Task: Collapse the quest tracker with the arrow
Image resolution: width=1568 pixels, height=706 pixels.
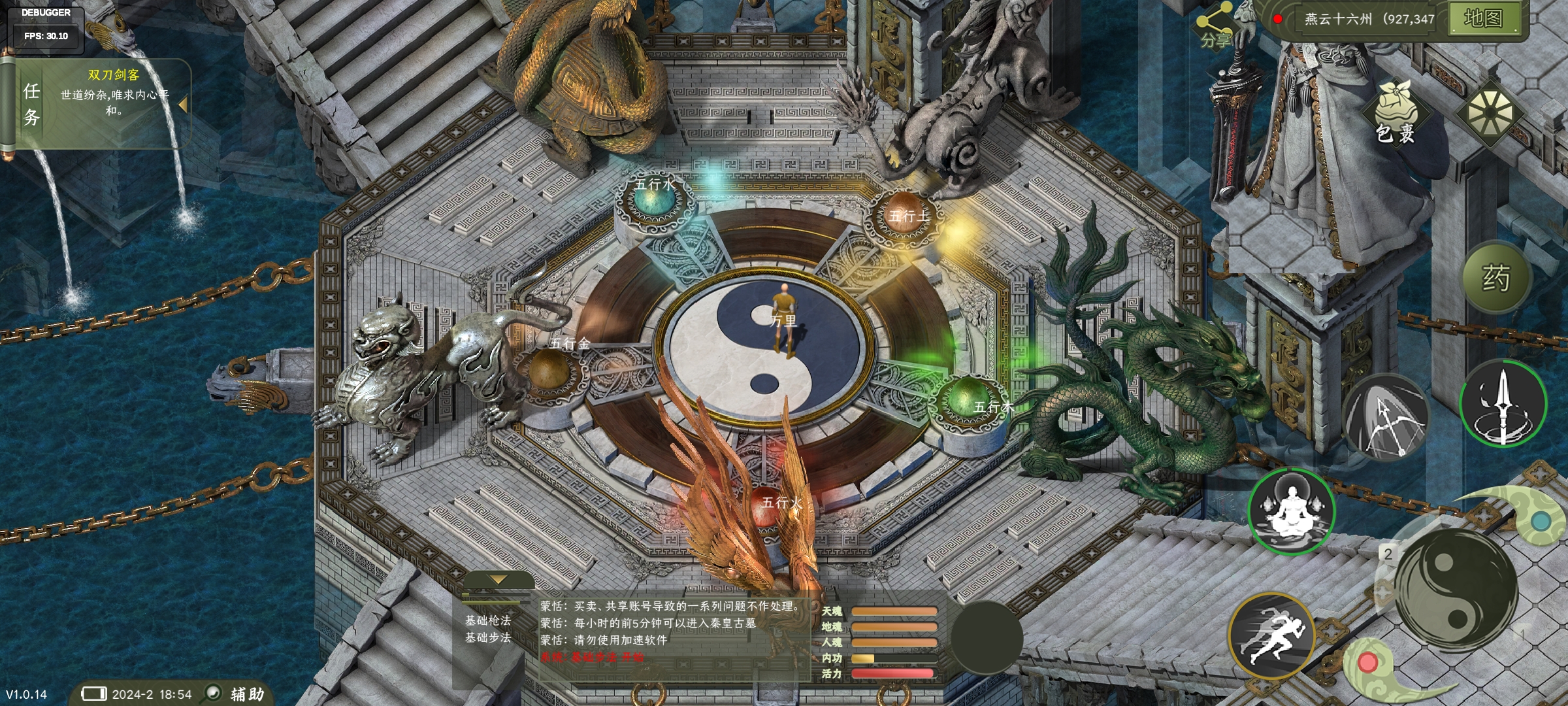Action: coord(183,105)
